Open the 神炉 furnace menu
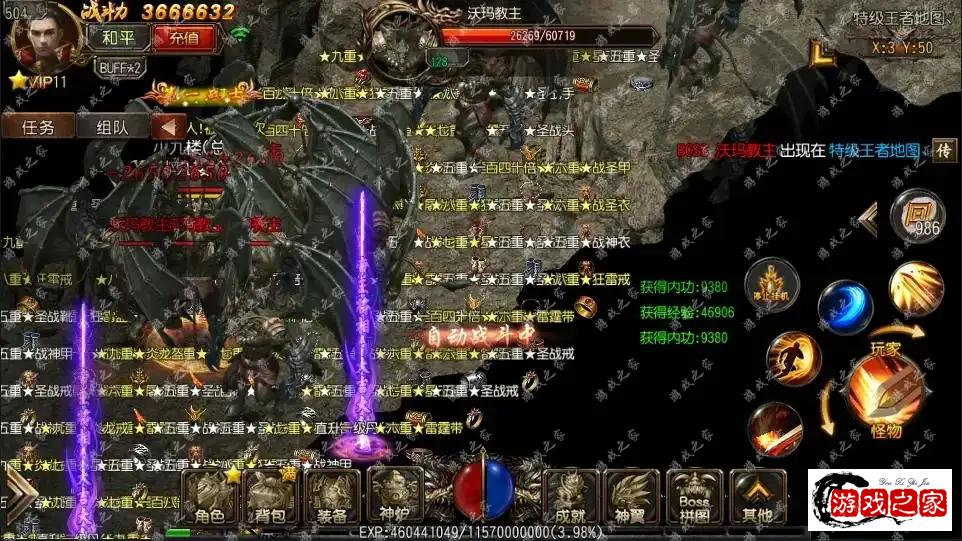The height and width of the screenshot is (541, 962). (395, 497)
